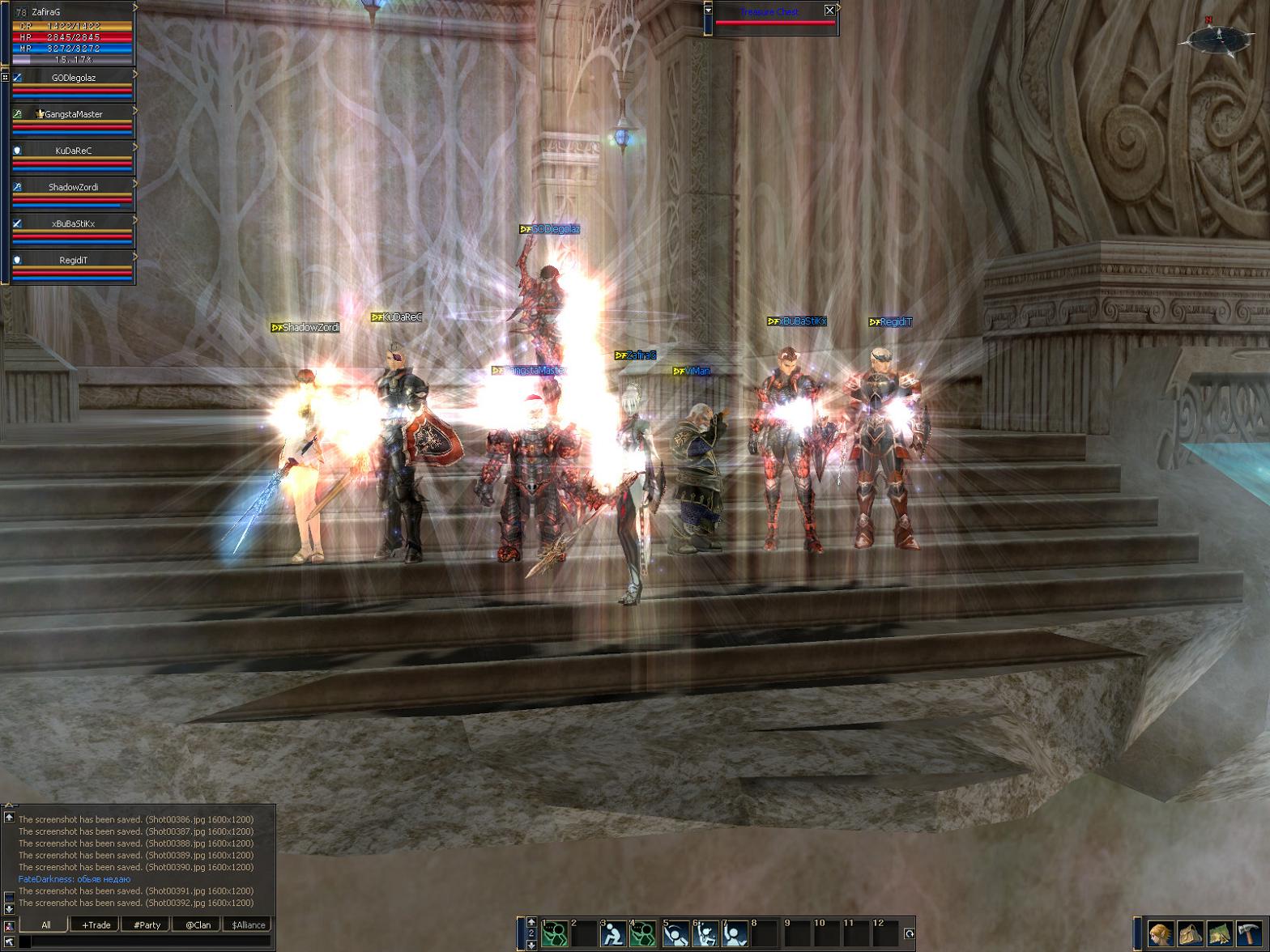Open the system menu hammer icon

tap(1251, 934)
